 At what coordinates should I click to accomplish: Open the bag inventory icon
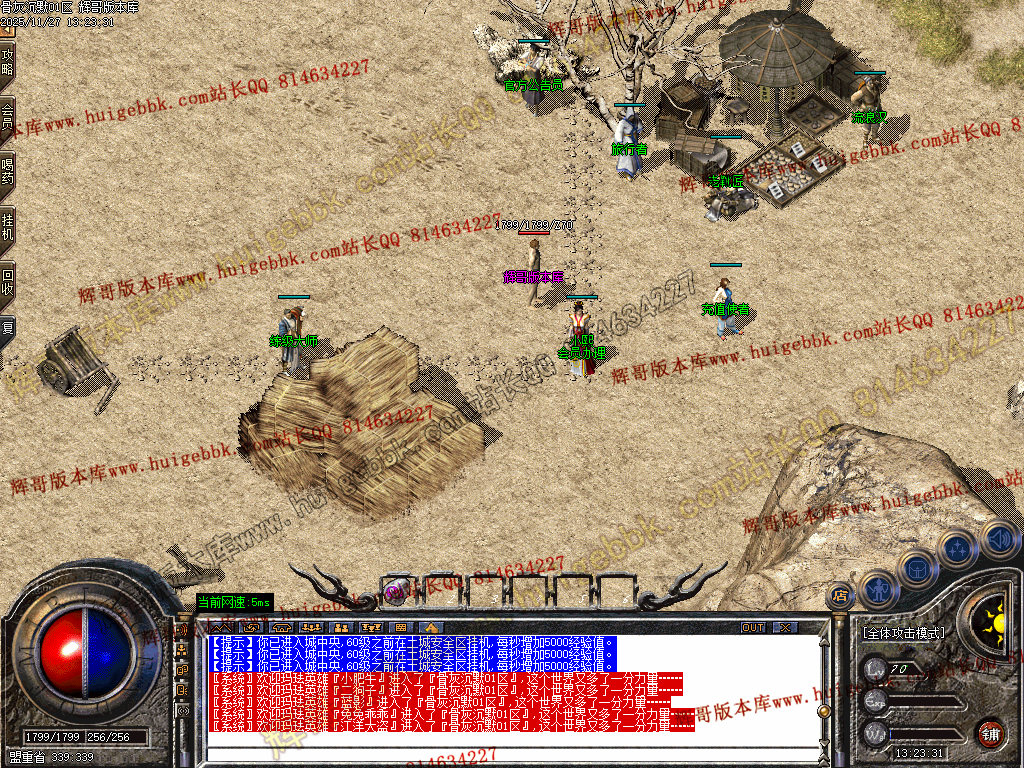[x=917, y=568]
